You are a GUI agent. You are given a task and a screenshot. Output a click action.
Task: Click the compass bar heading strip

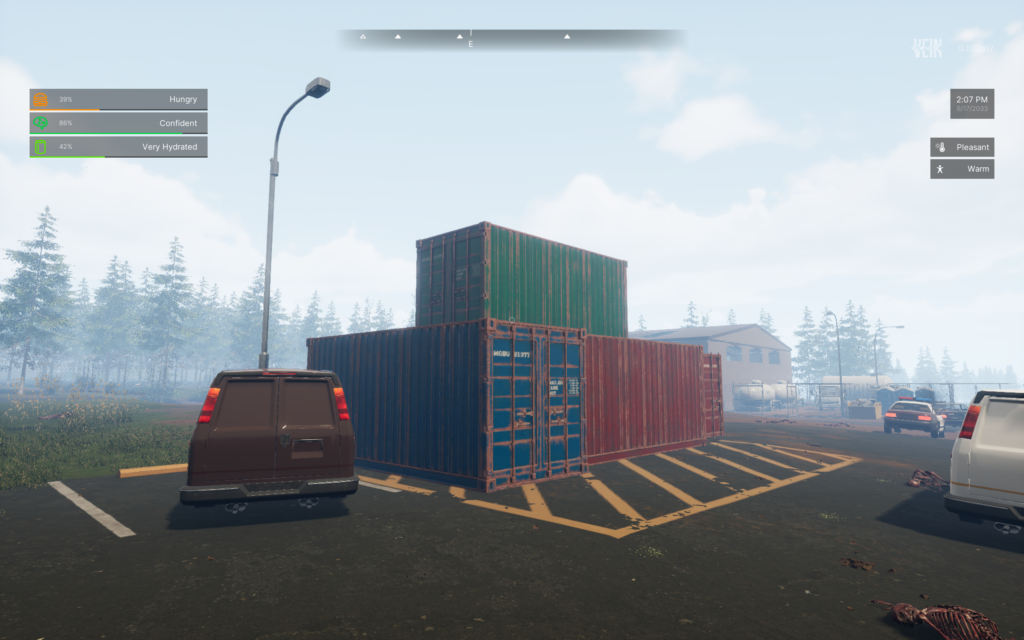coord(510,39)
